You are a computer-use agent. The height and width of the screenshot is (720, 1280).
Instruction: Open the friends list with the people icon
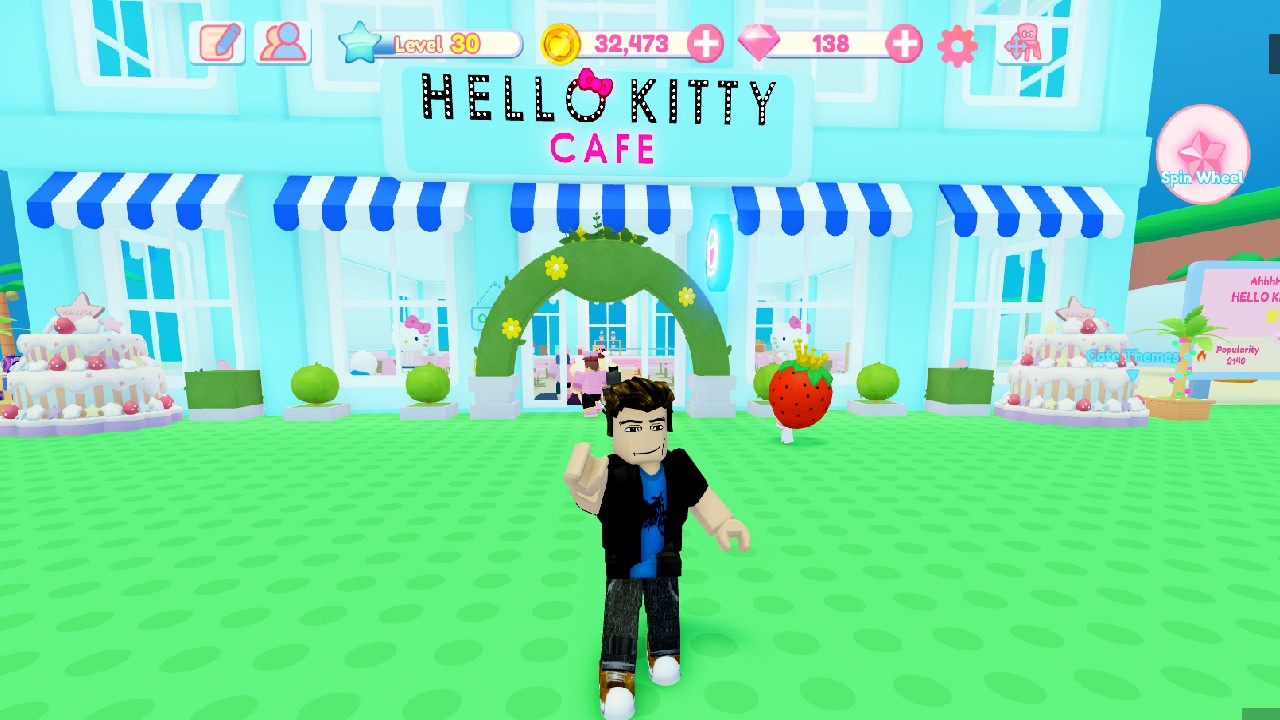[282, 42]
